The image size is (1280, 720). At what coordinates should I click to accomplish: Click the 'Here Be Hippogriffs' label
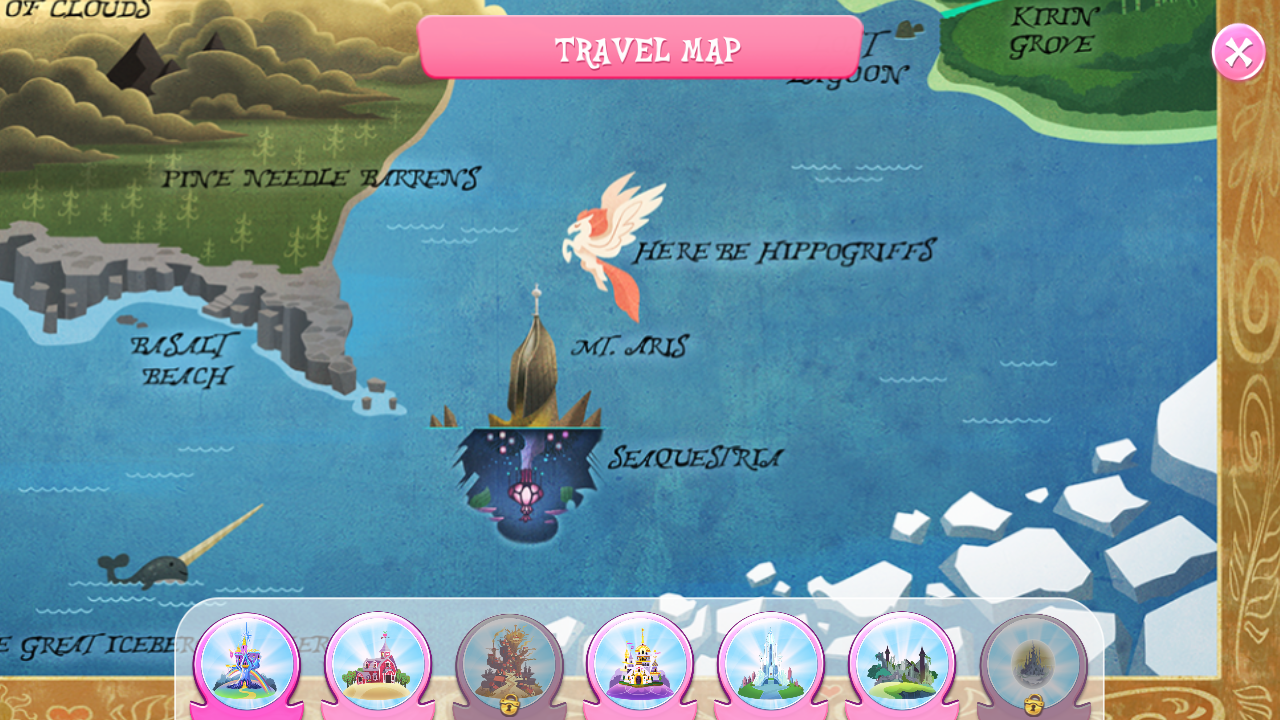785,250
